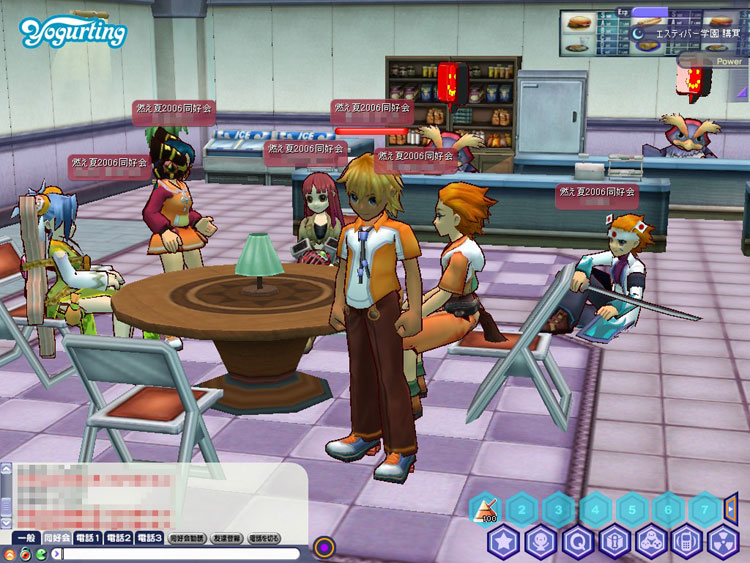Open the Q quest menu
This screenshot has height=563, width=750.
(578, 542)
